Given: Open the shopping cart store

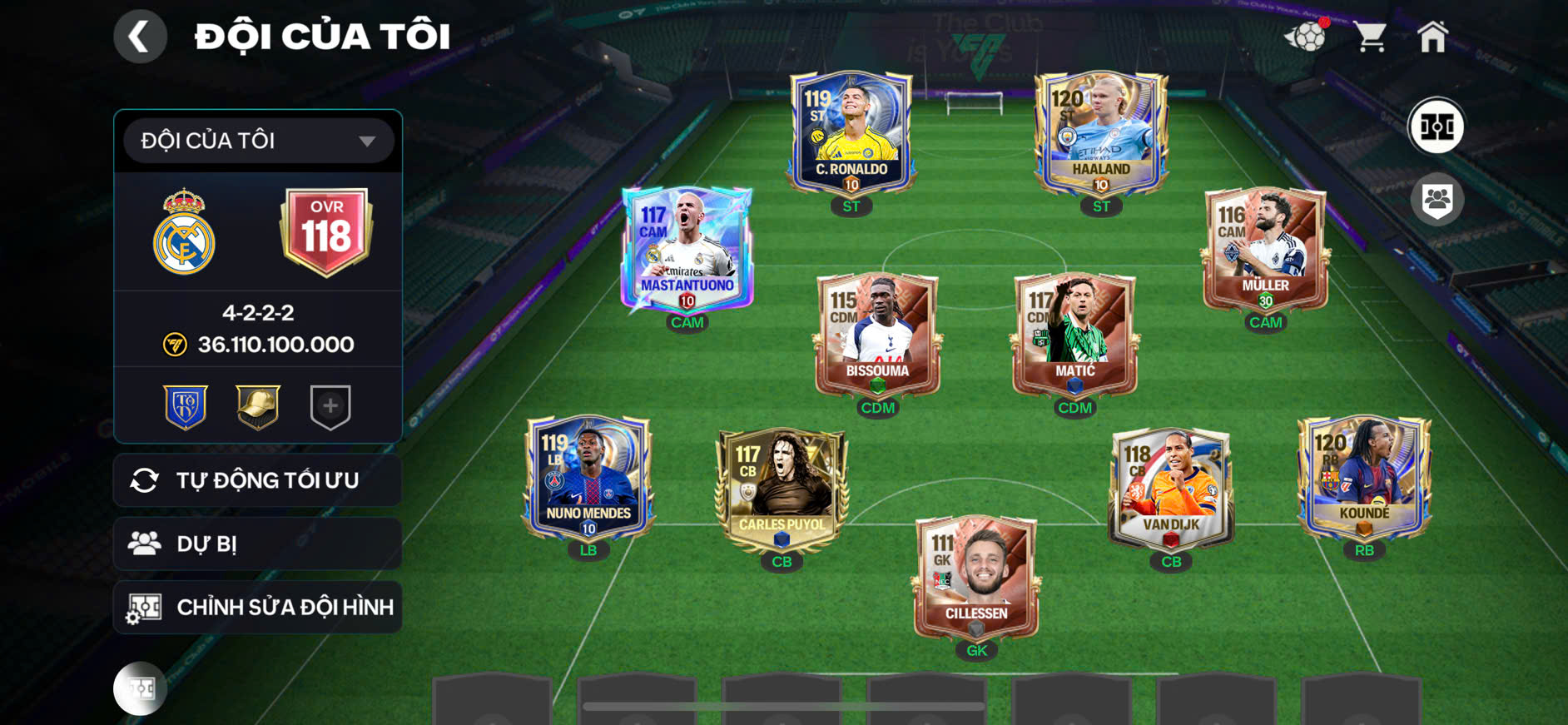Looking at the screenshot, I should click(1369, 37).
